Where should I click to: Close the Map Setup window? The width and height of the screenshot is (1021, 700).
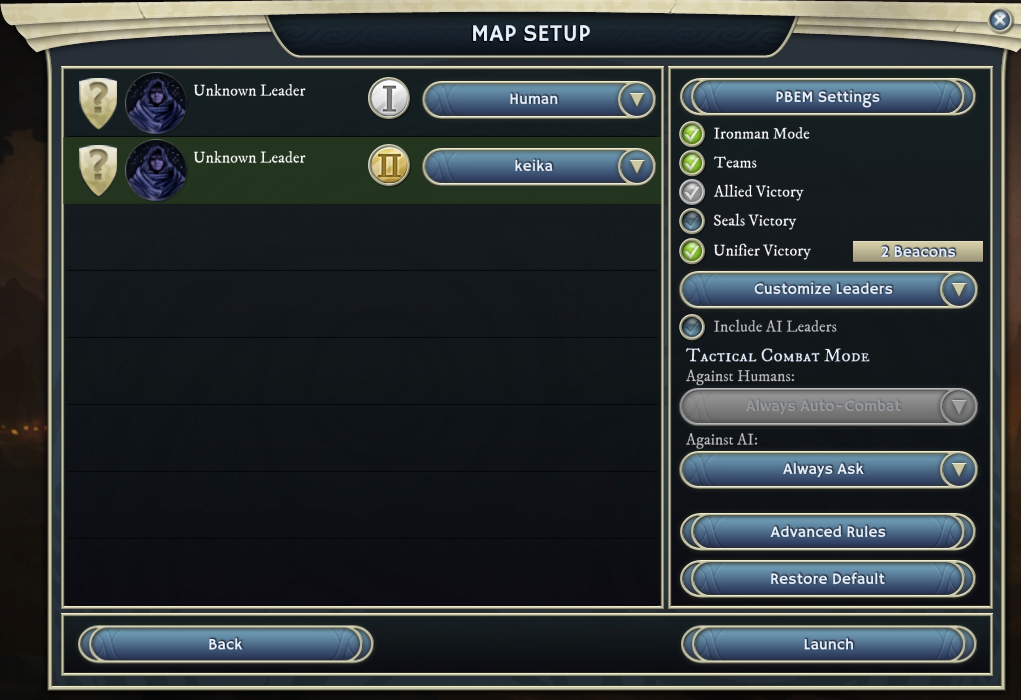tap(999, 20)
